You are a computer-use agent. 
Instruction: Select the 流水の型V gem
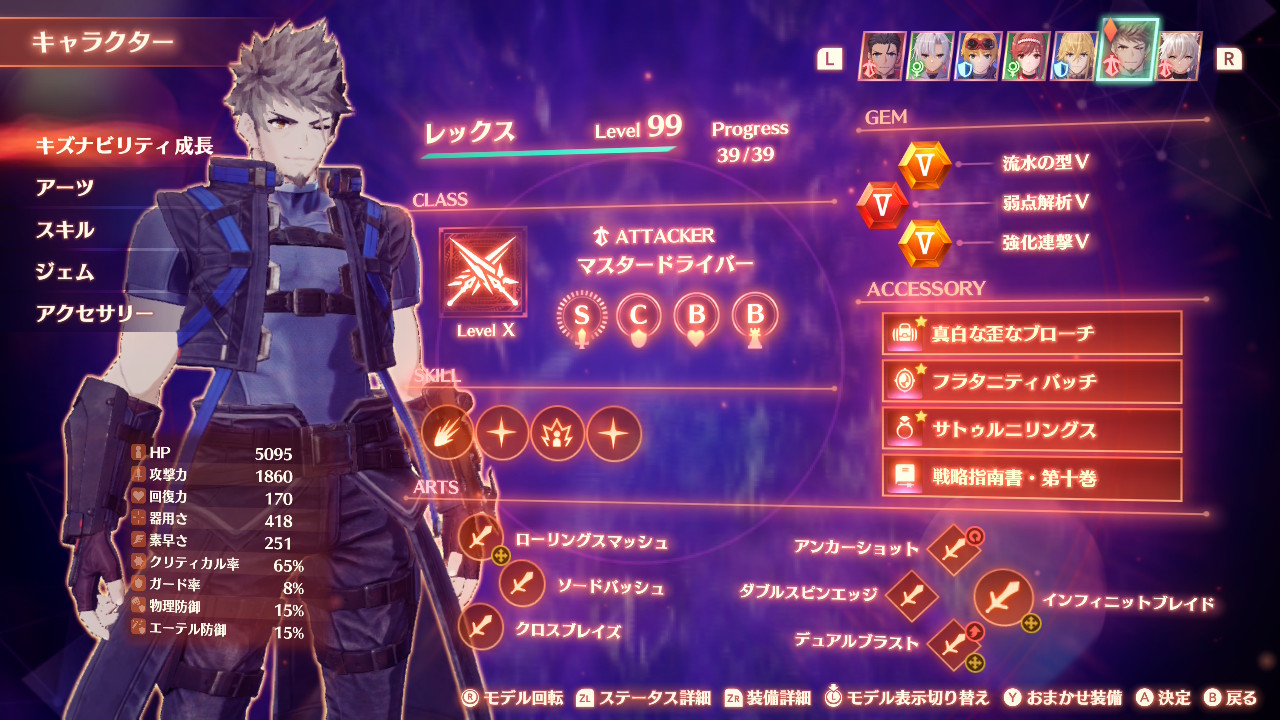(x=924, y=165)
